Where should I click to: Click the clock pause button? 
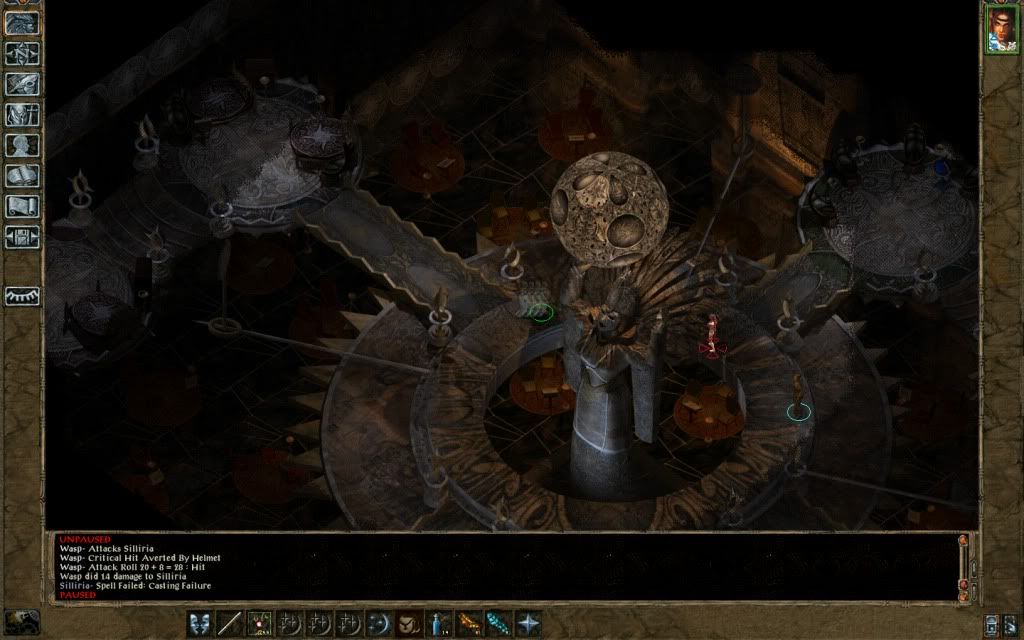[22, 622]
